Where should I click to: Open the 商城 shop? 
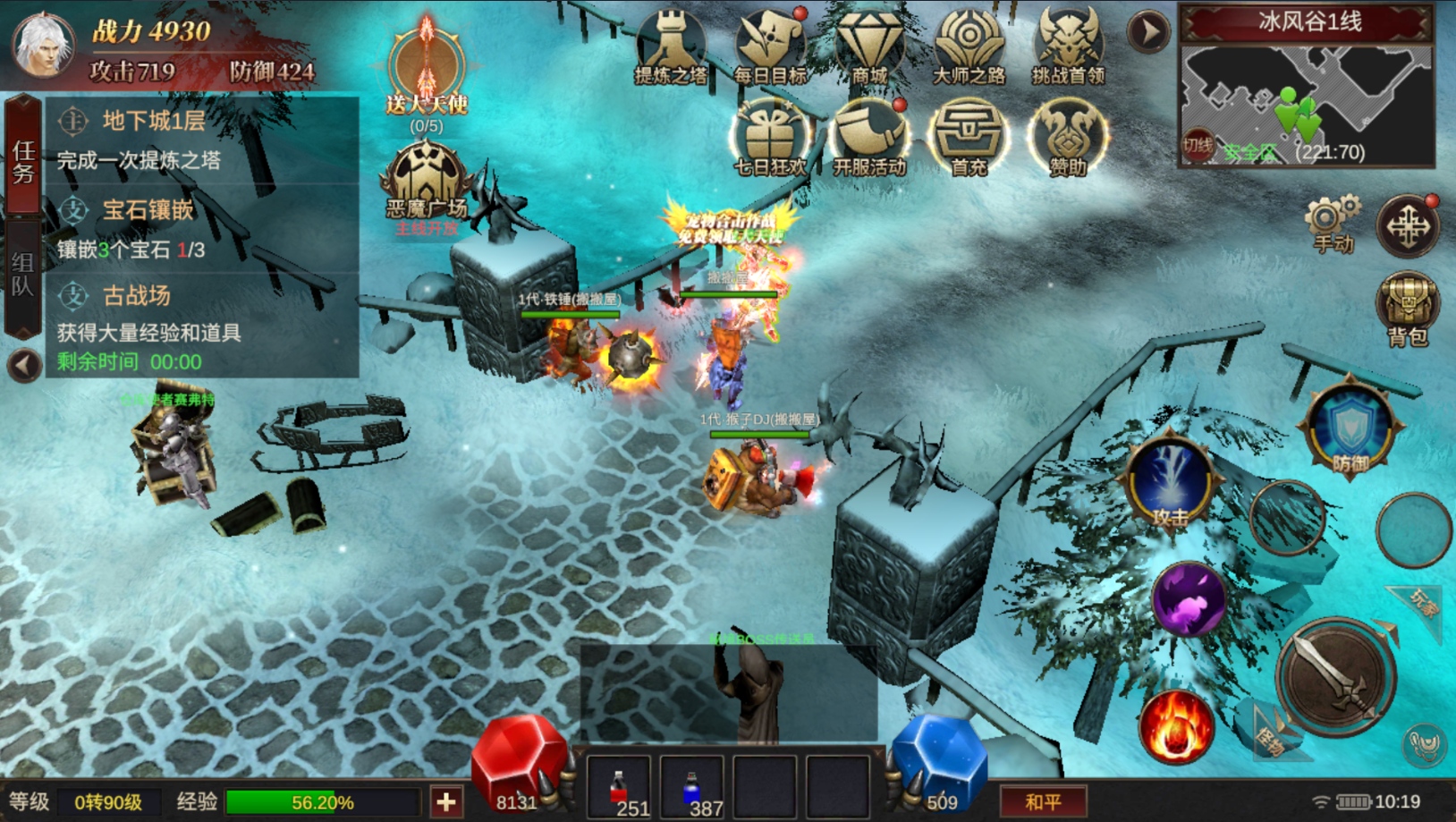pyautogui.click(x=869, y=47)
